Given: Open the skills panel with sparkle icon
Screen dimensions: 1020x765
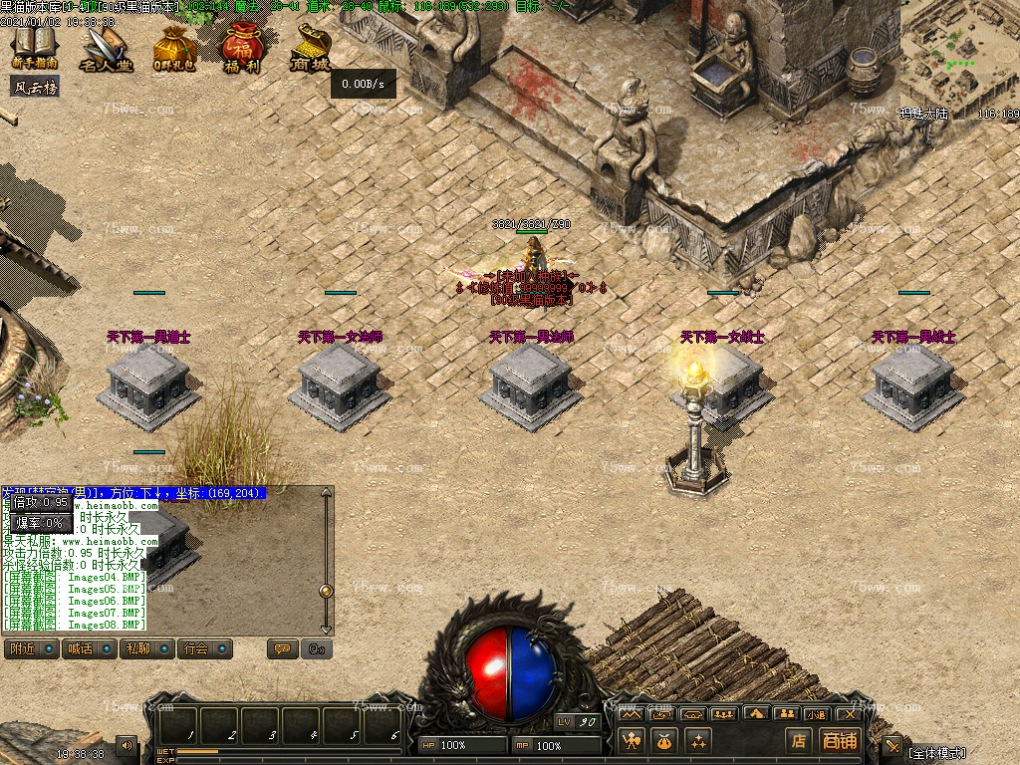Looking at the screenshot, I should (x=697, y=741).
